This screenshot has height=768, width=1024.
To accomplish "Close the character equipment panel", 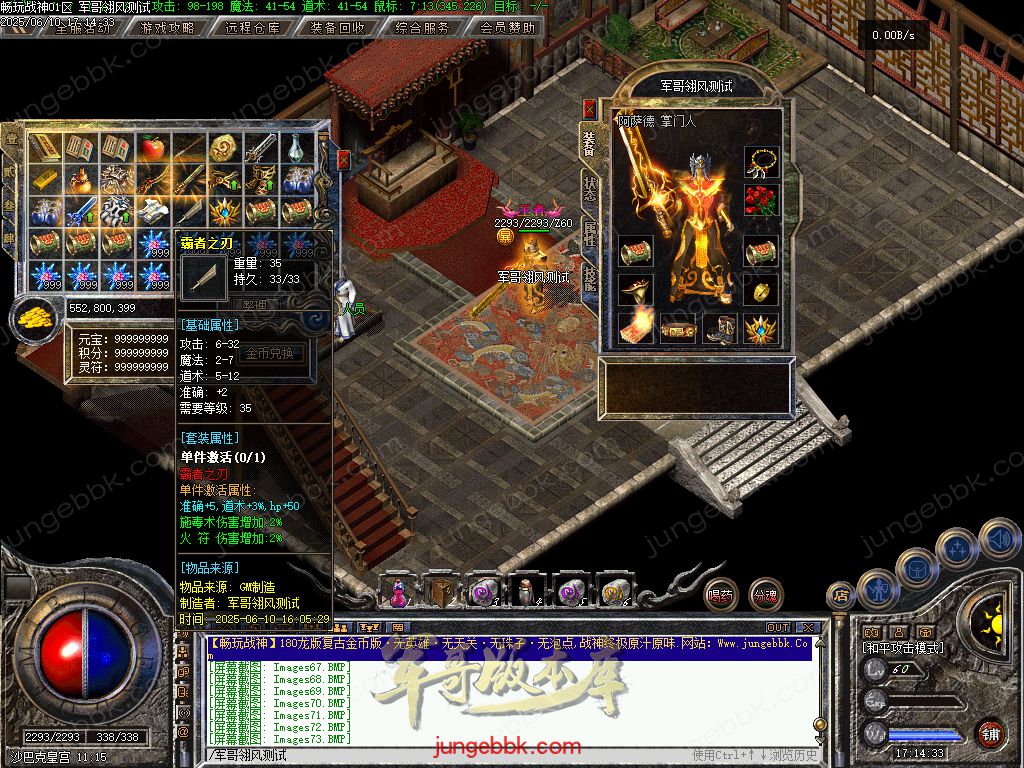I will [589, 107].
